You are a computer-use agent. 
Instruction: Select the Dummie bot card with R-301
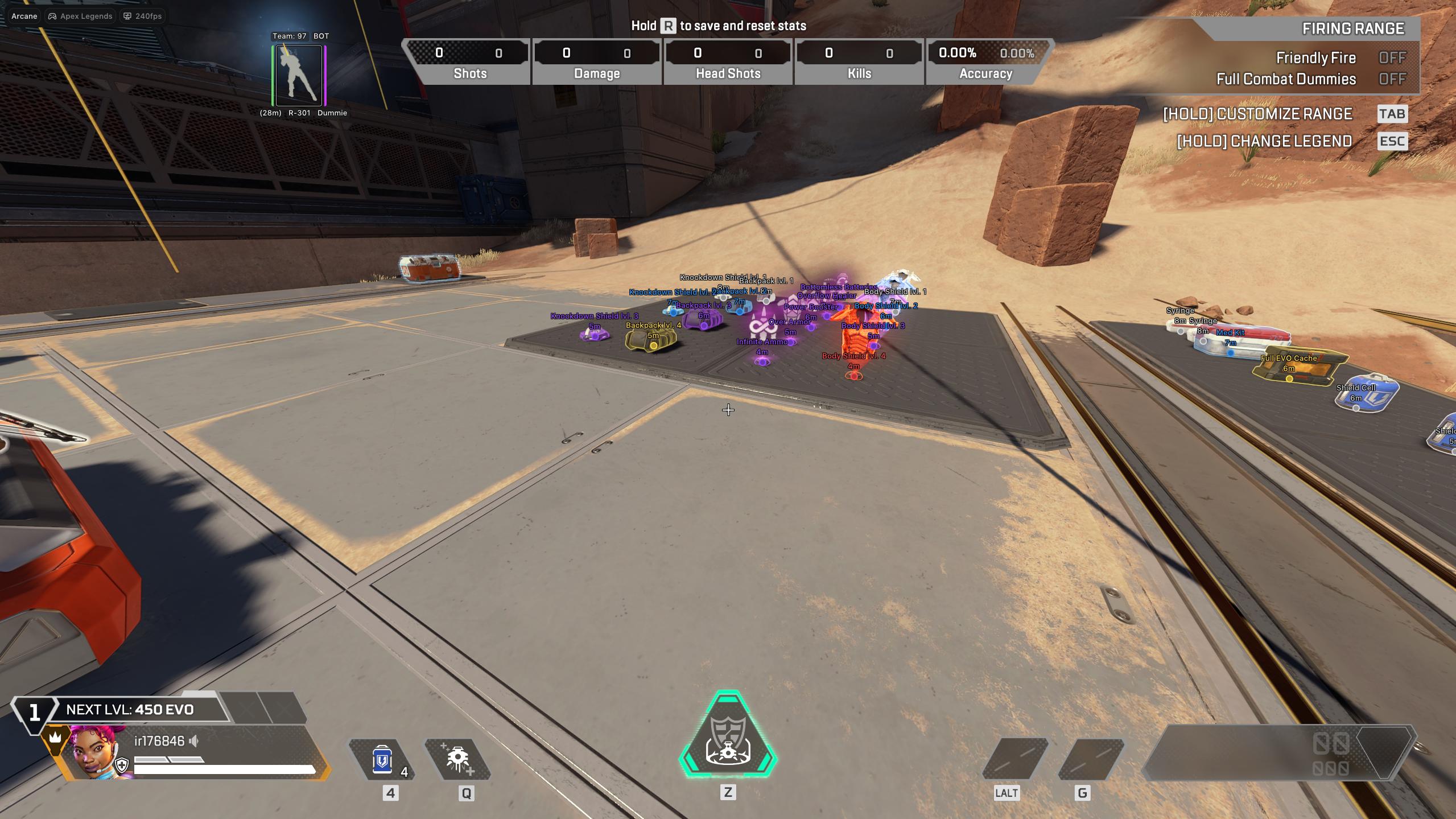tap(299, 76)
